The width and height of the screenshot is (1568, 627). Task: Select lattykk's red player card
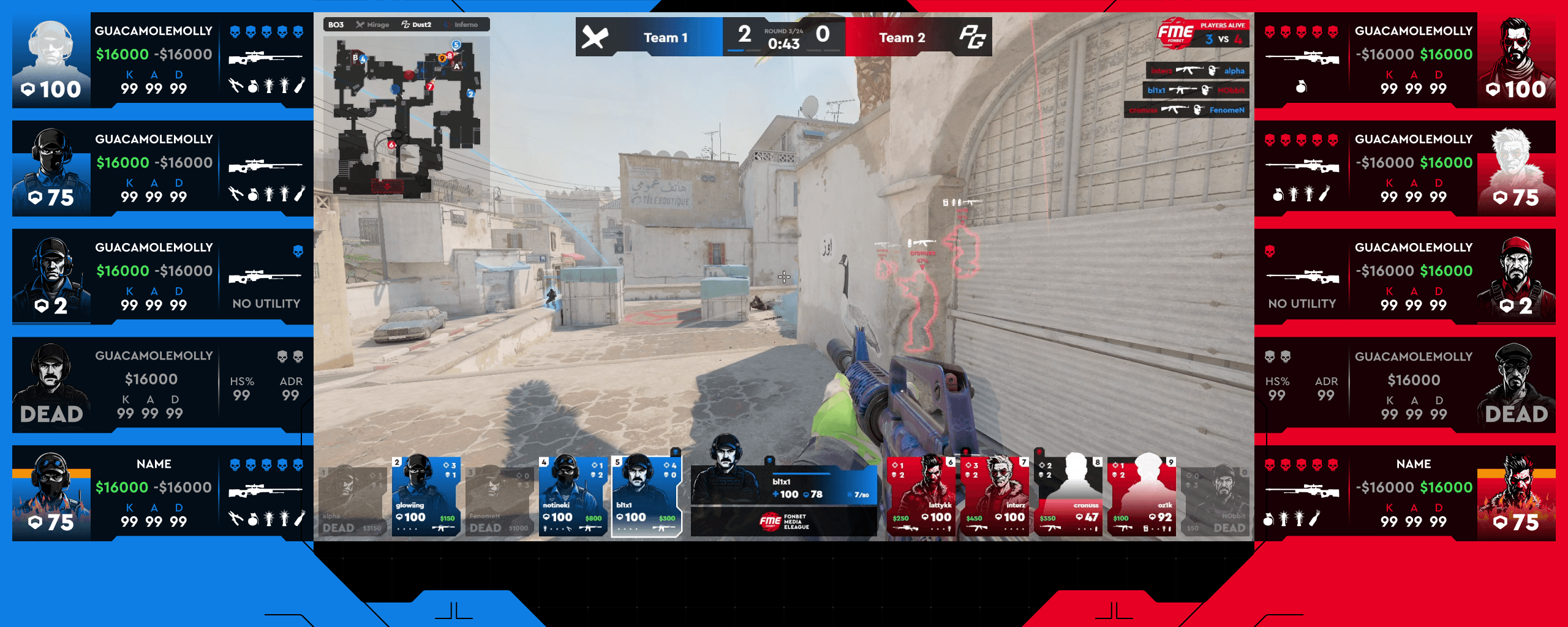point(921,497)
